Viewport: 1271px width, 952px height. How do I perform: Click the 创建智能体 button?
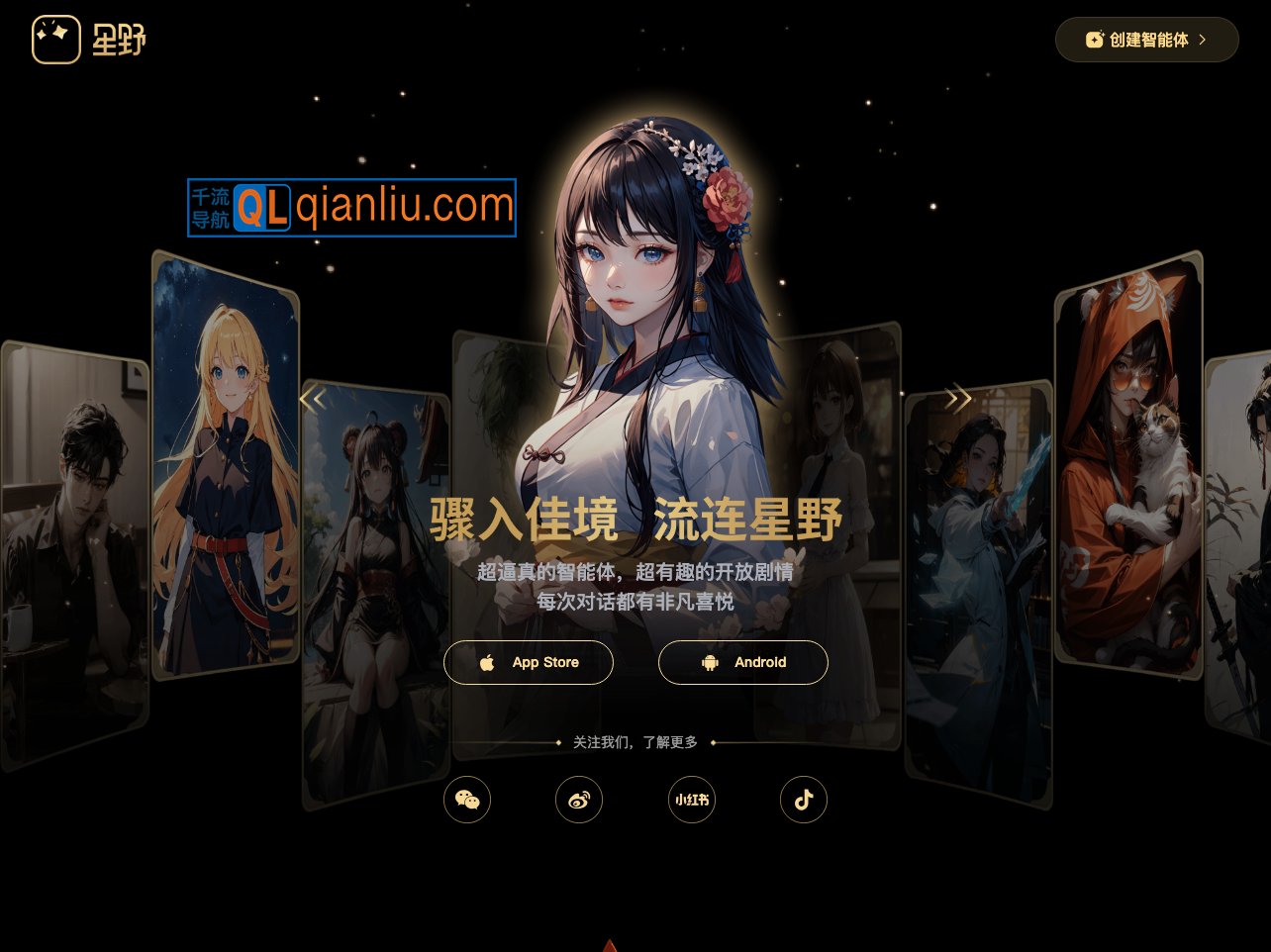pyautogui.click(x=1147, y=40)
